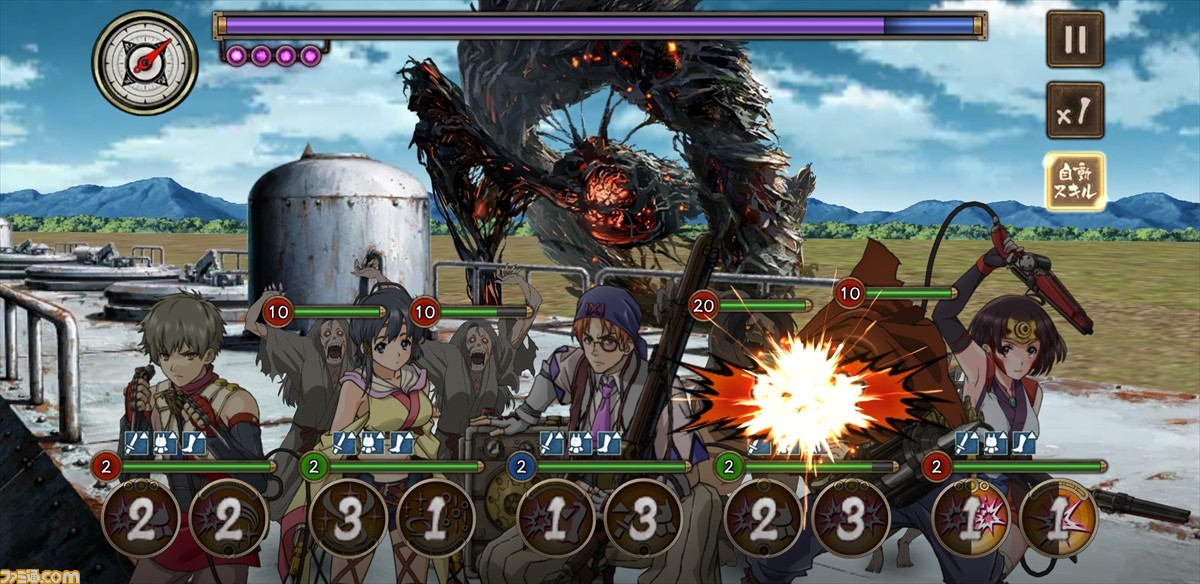
Task: Pause the battle with the pause button
Action: click(x=1075, y=39)
